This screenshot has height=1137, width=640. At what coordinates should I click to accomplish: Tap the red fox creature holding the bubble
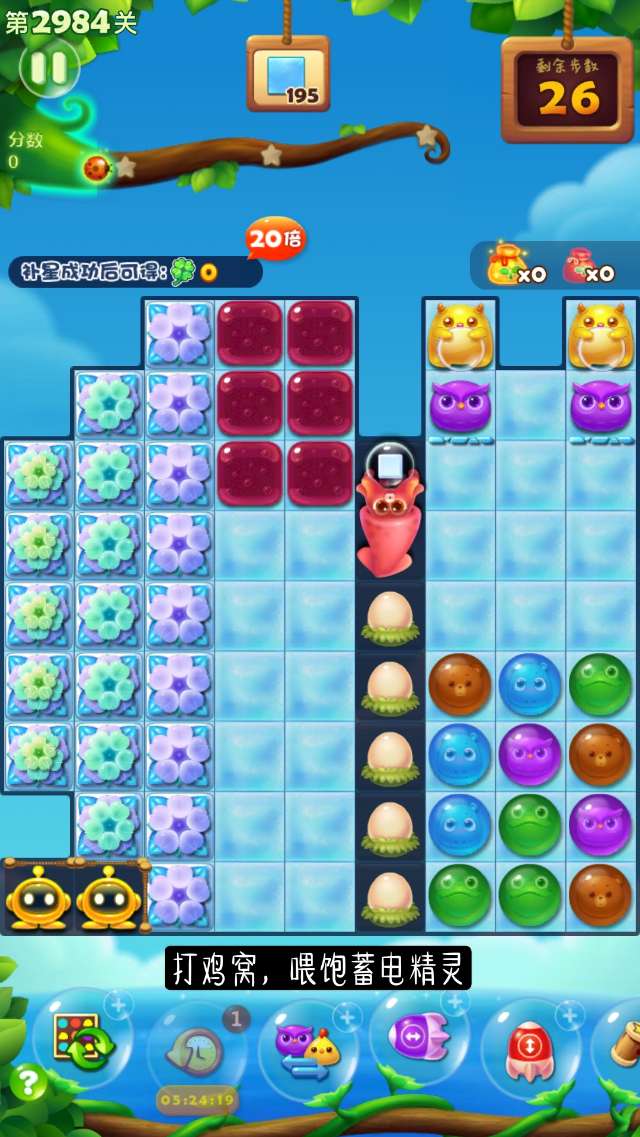point(389,520)
